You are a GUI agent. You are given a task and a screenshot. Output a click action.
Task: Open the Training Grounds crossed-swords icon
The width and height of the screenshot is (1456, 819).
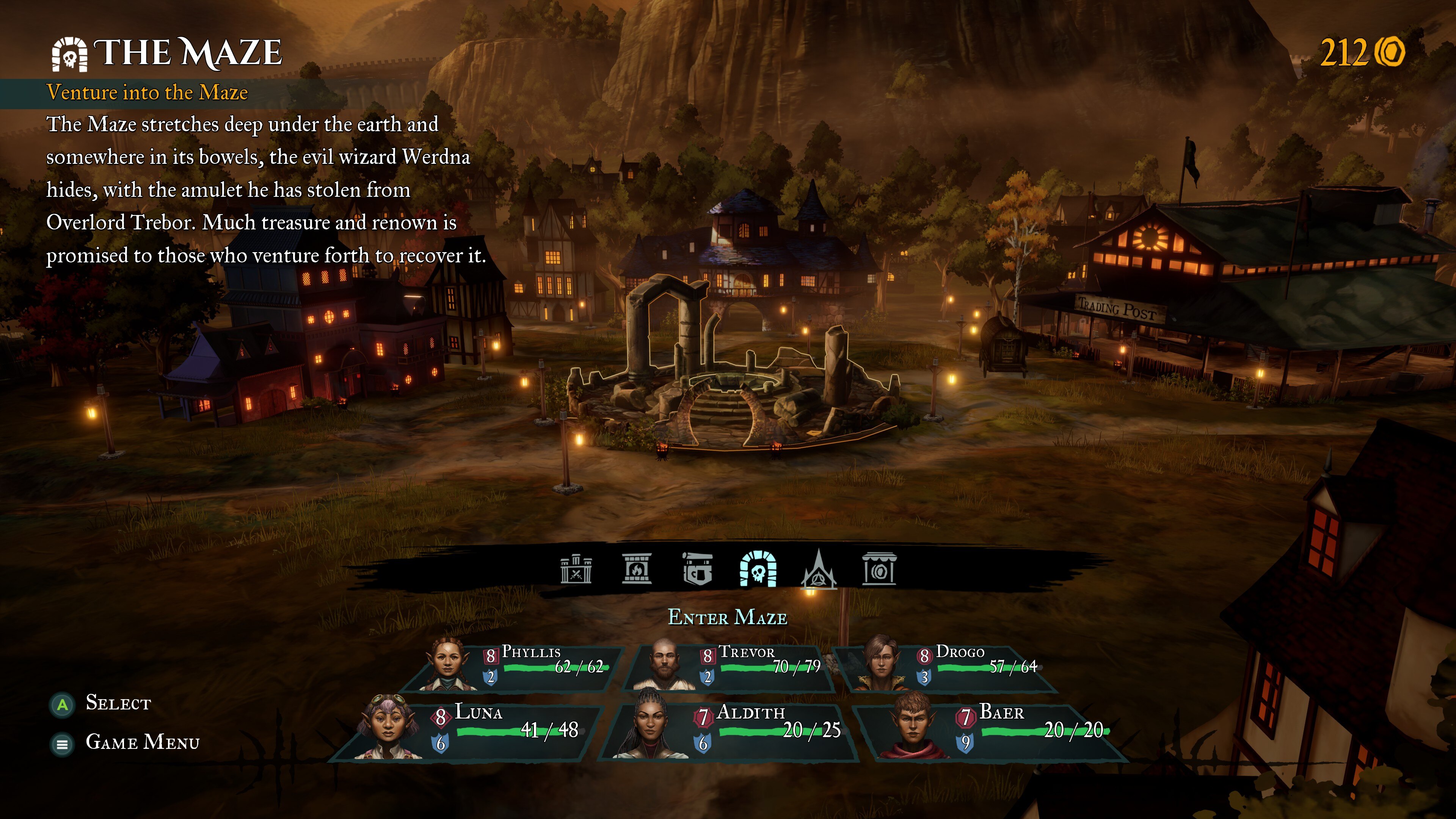coord(576,569)
